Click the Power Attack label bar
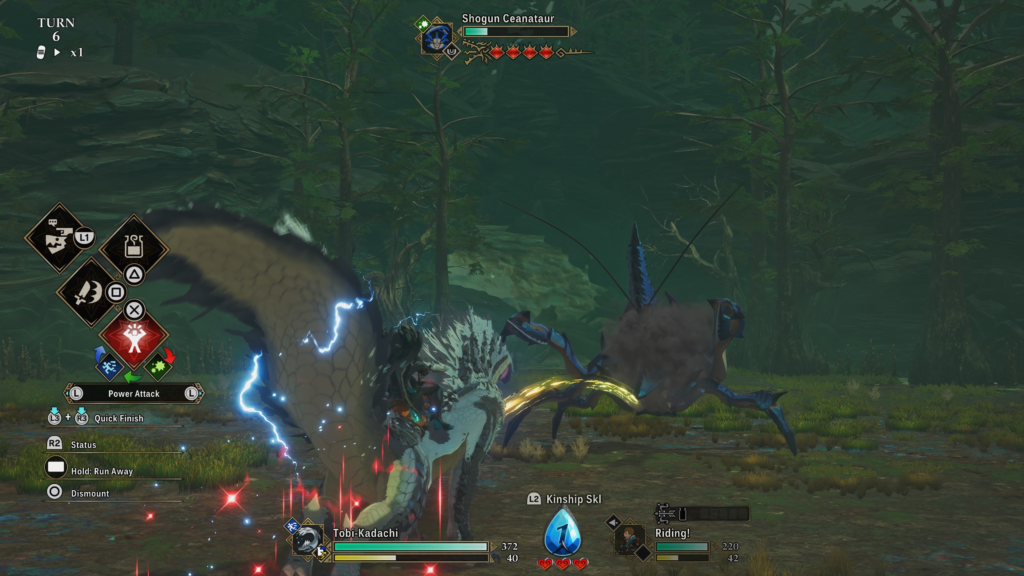Screen dimensions: 1024x576 tap(134, 394)
